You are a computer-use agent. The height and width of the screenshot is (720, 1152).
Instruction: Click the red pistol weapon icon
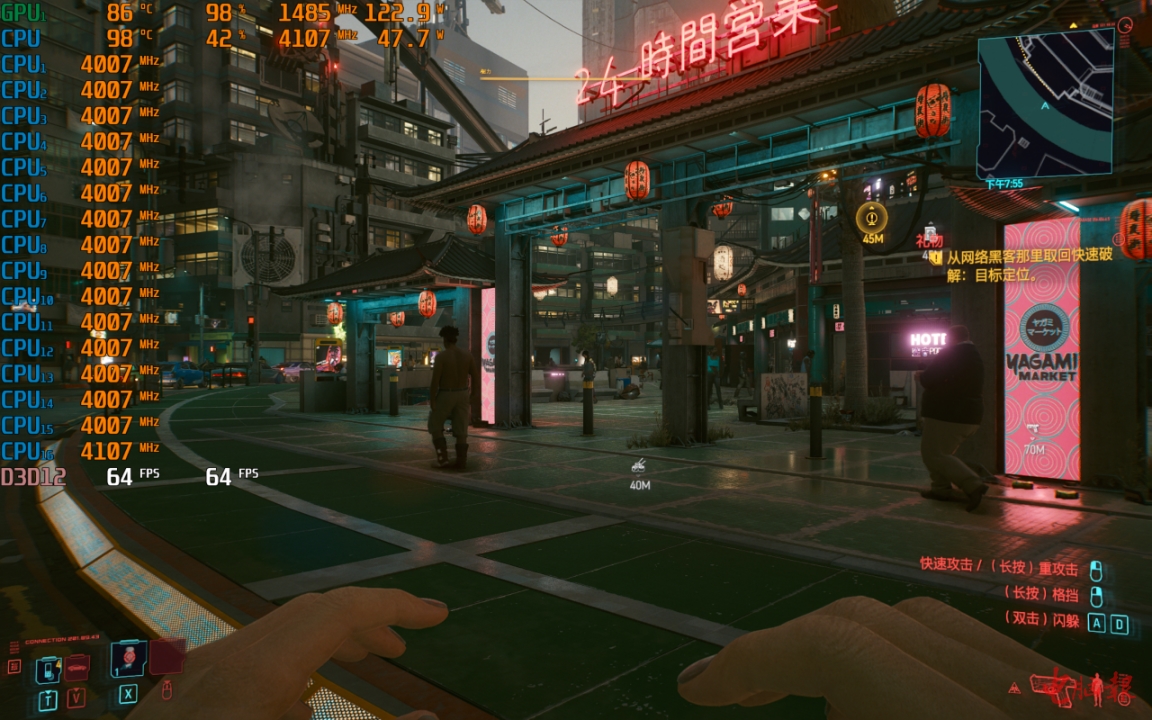[x=1052, y=686]
